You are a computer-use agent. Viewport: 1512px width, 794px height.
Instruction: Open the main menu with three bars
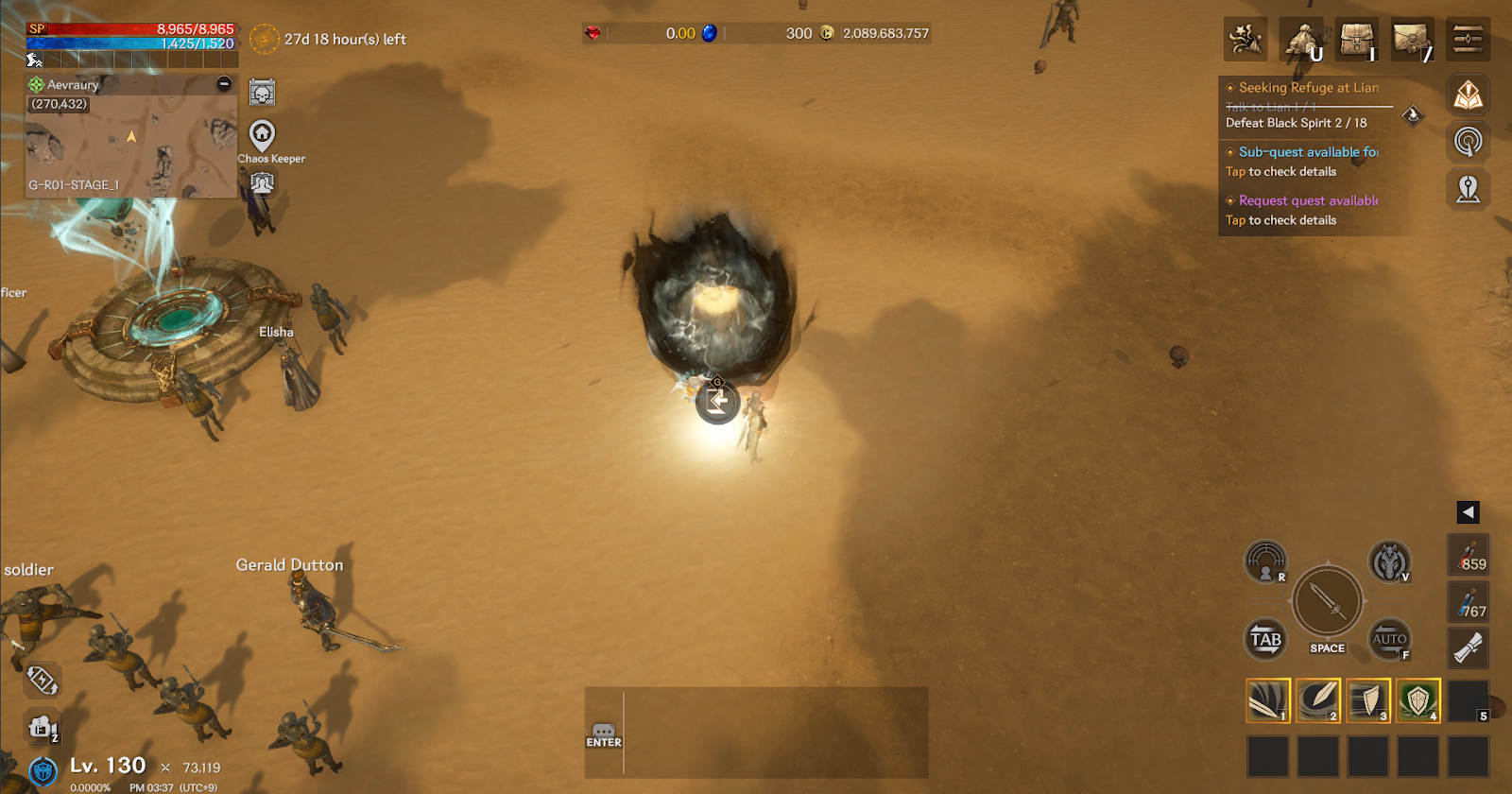point(1468,40)
